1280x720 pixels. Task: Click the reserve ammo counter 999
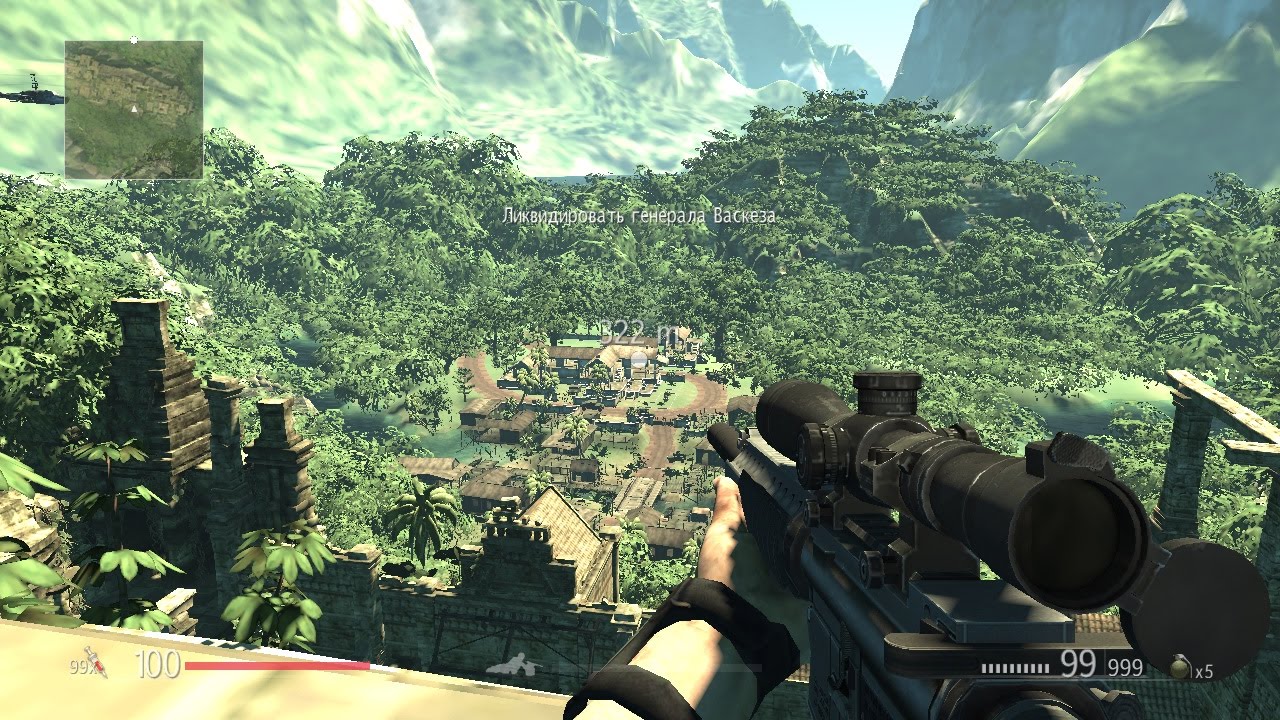1125,666
